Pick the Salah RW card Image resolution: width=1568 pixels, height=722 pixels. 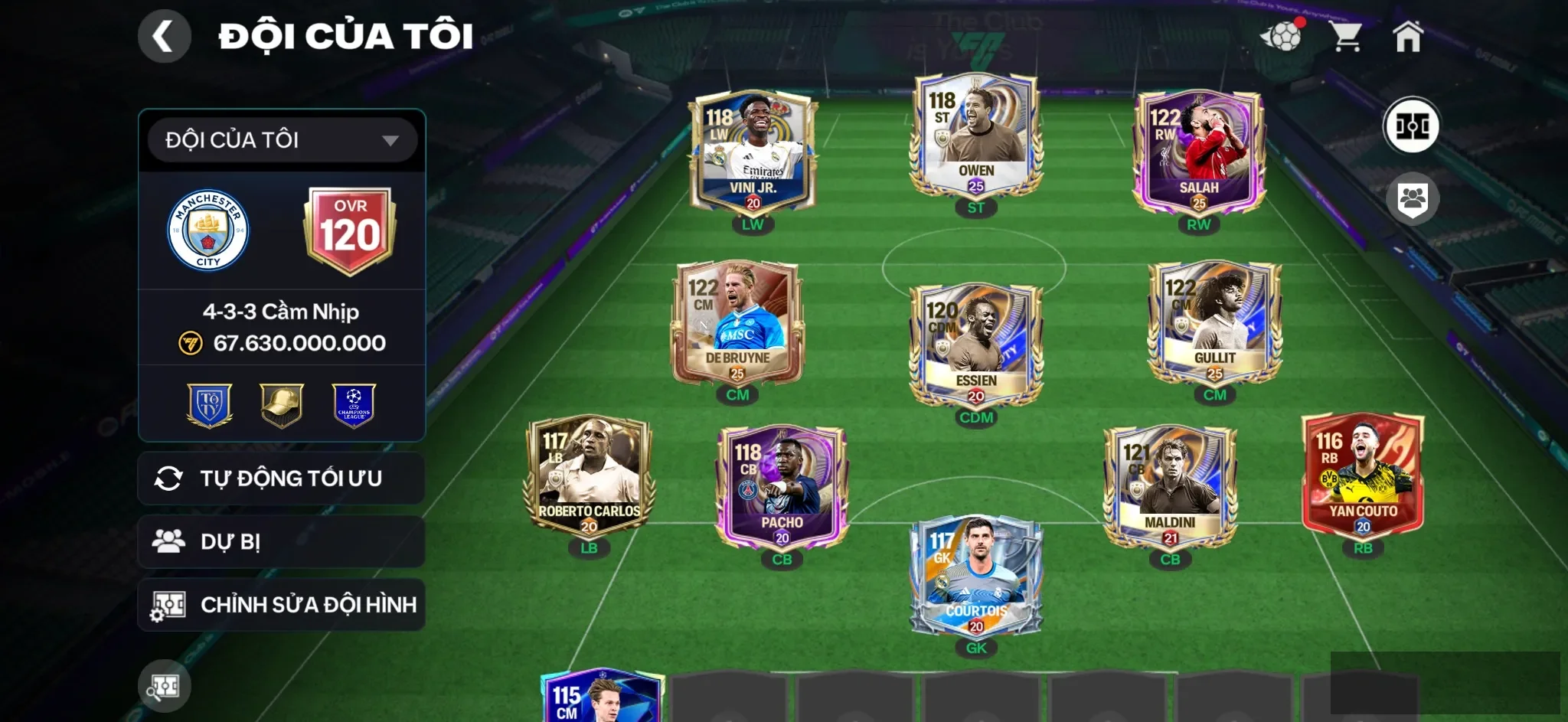point(1198,153)
